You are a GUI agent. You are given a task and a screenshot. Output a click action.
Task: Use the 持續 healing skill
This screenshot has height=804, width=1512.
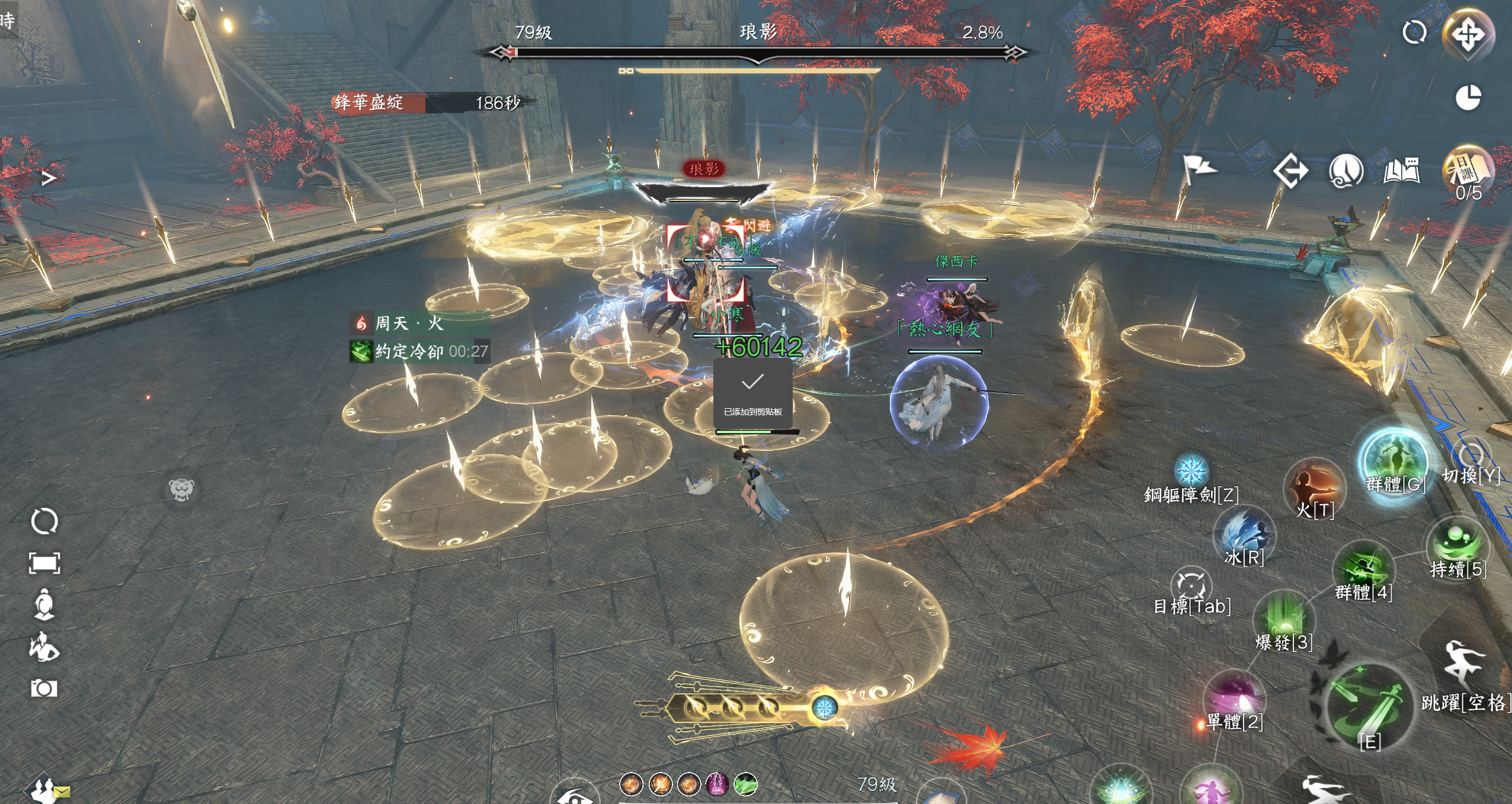tap(1457, 542)
